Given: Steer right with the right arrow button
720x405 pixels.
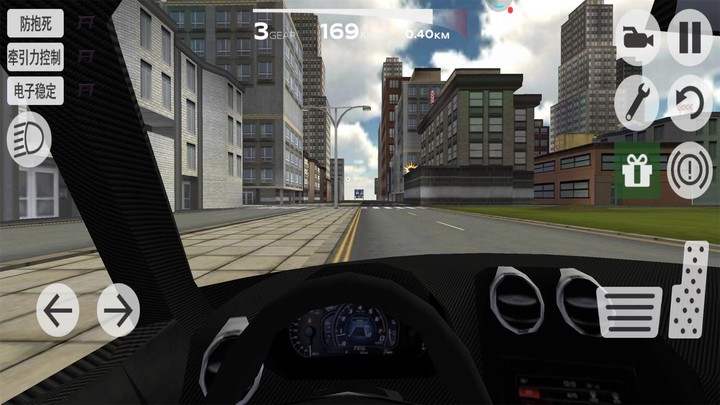Looking at the screenshot, I should pos(118,311).
